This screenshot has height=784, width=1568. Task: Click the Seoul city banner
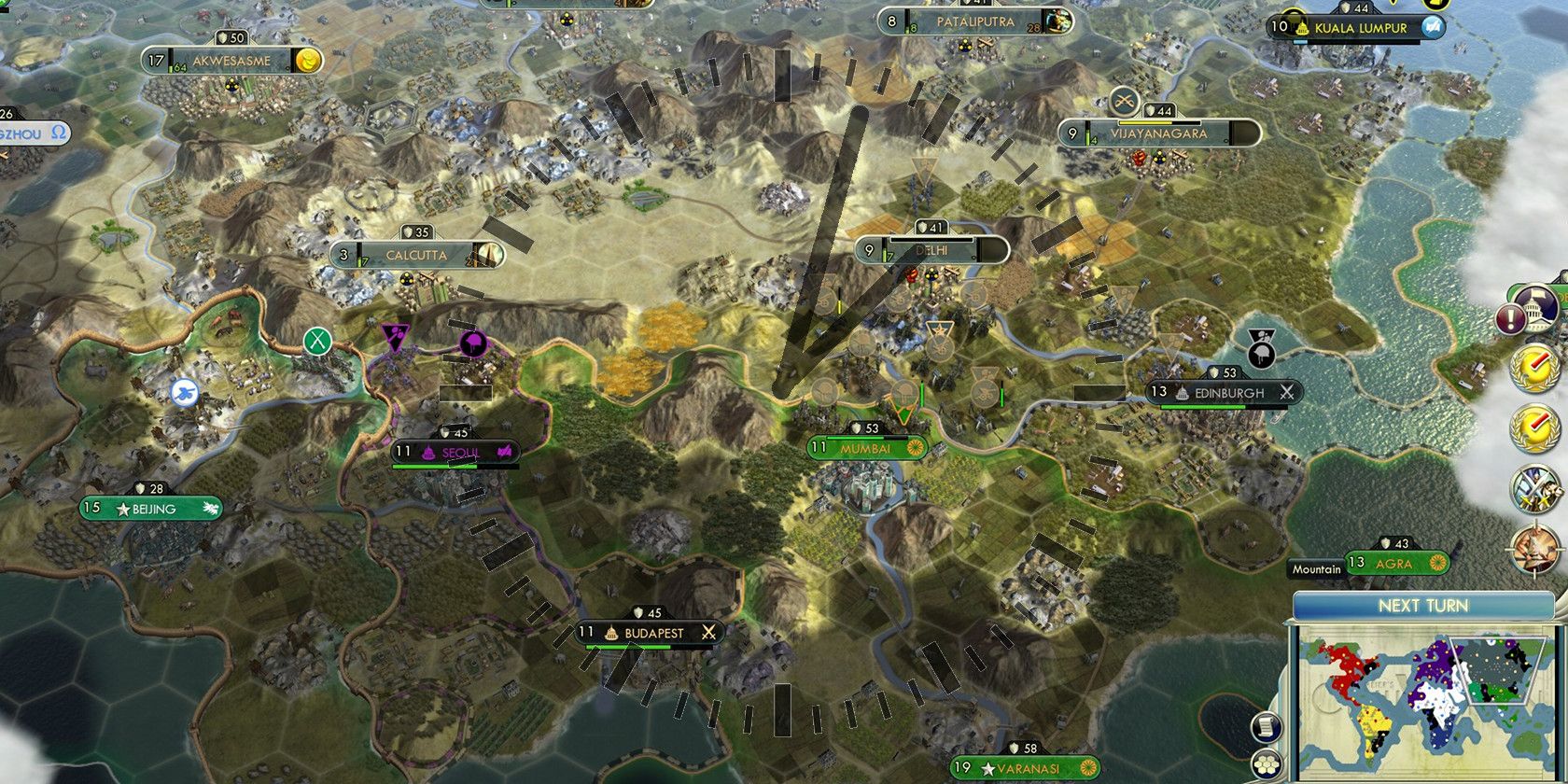click(455, 453)
